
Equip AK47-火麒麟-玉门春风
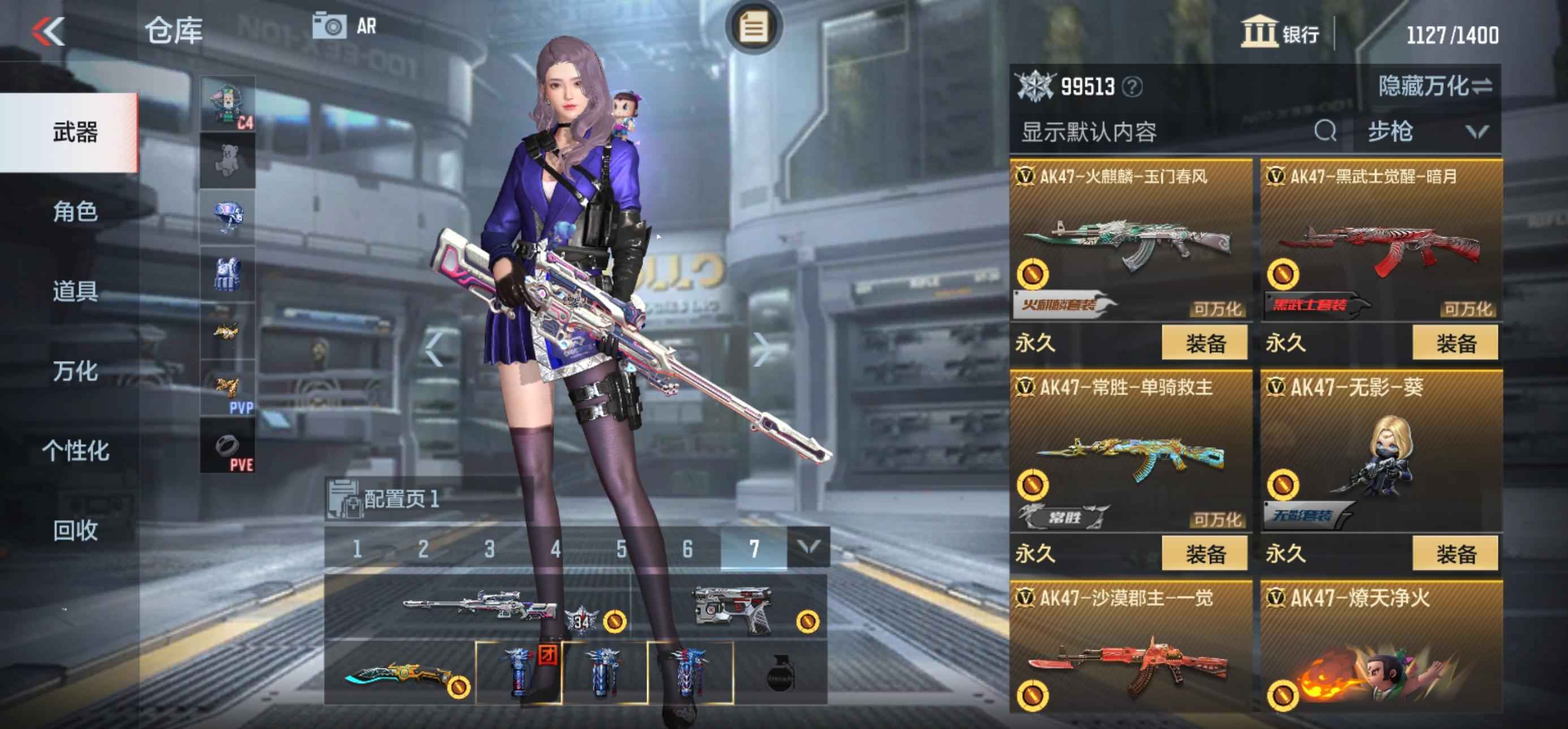(x=1204, y=344)
